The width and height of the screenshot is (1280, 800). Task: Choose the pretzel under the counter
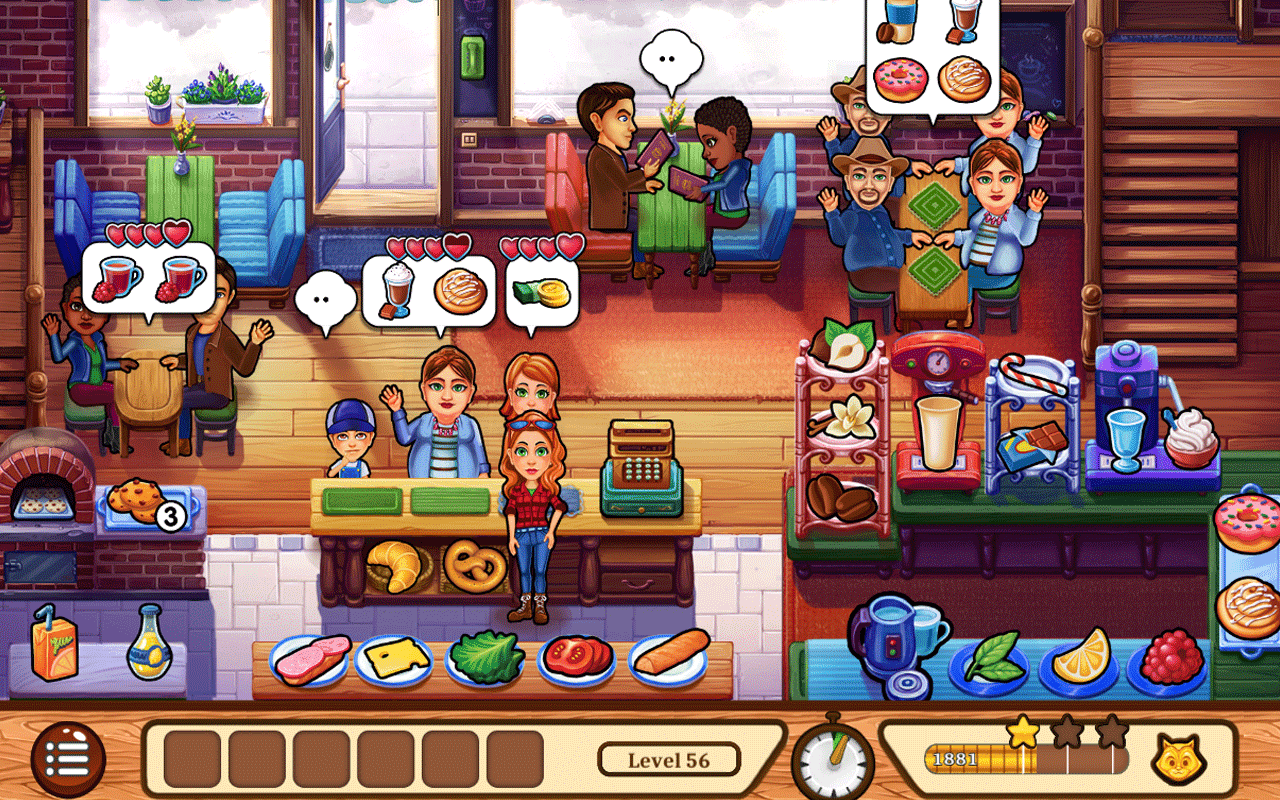[x=475, y=566]
